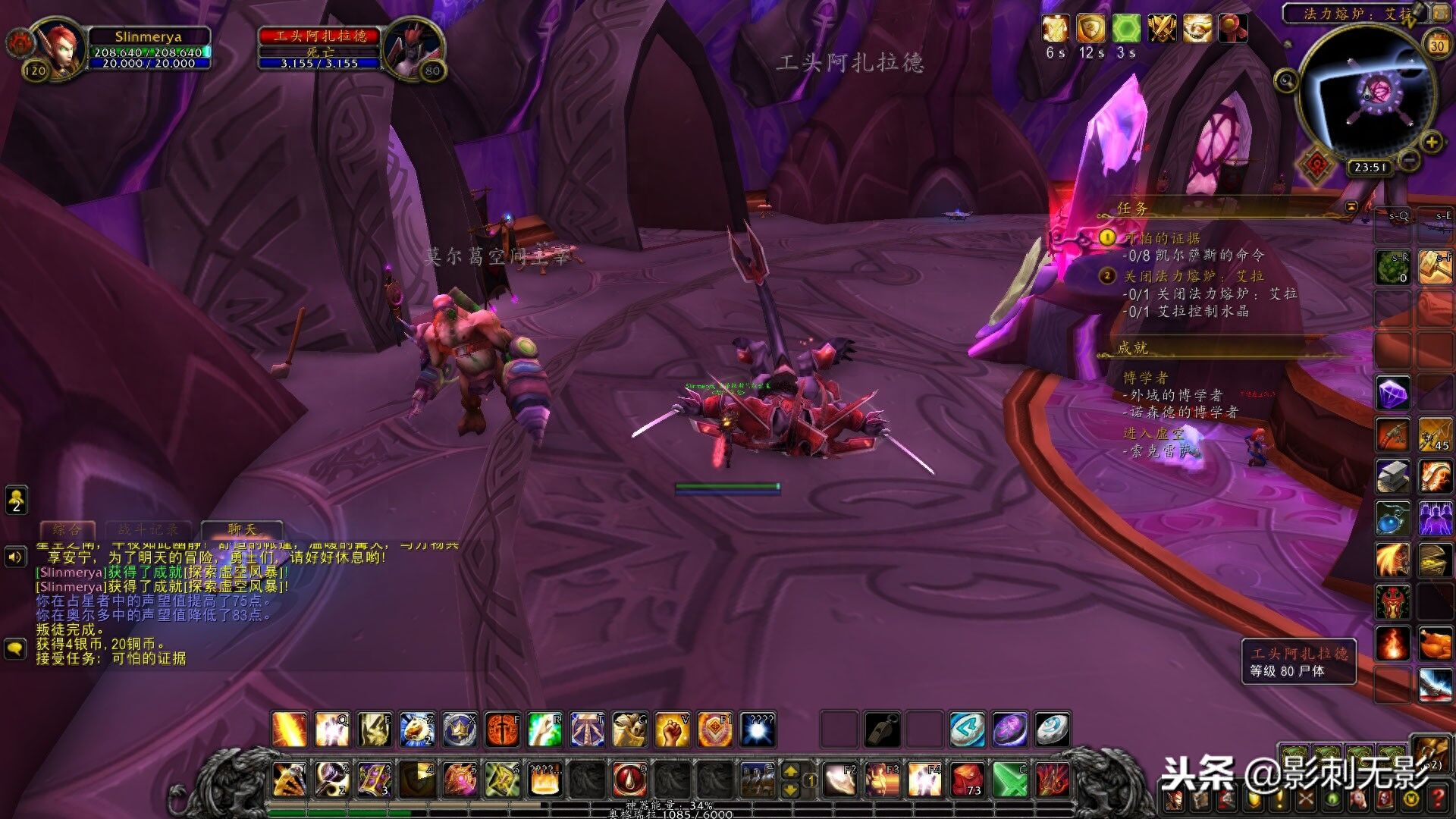The width and height of the screenshot is (1456, 819).
Task: Activate the red sword seal ability
Action: [502, 730]
